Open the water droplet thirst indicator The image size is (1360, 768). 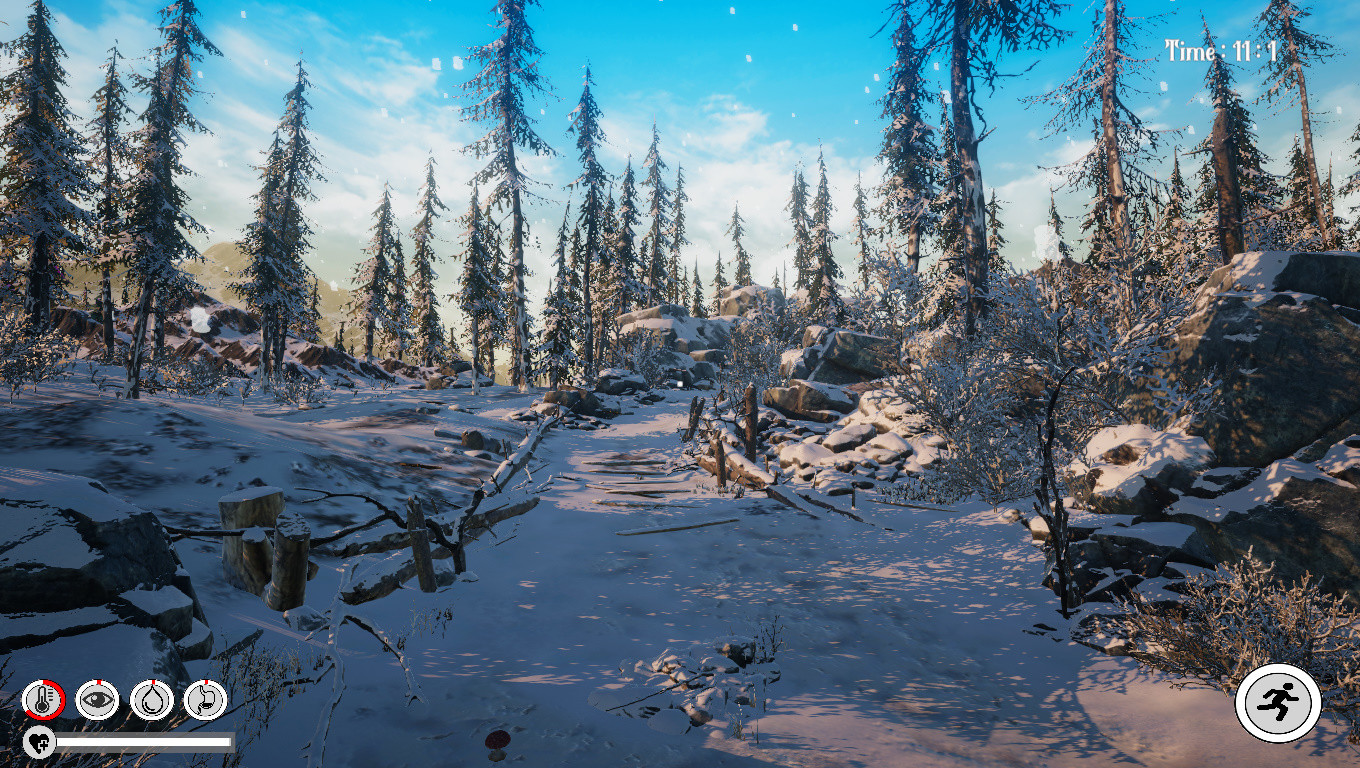pos(154,698)
